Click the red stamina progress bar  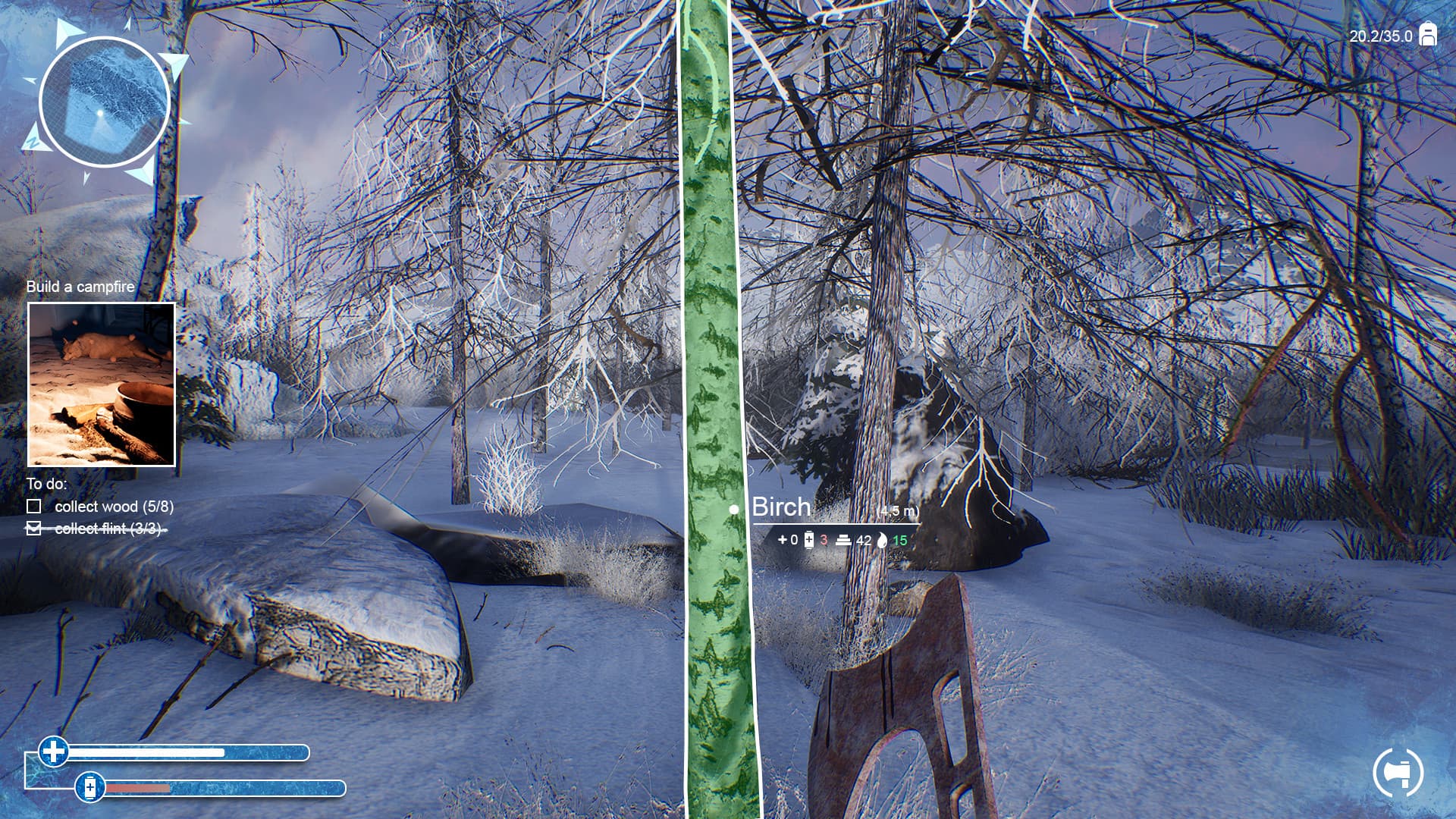tap(136, 789)
